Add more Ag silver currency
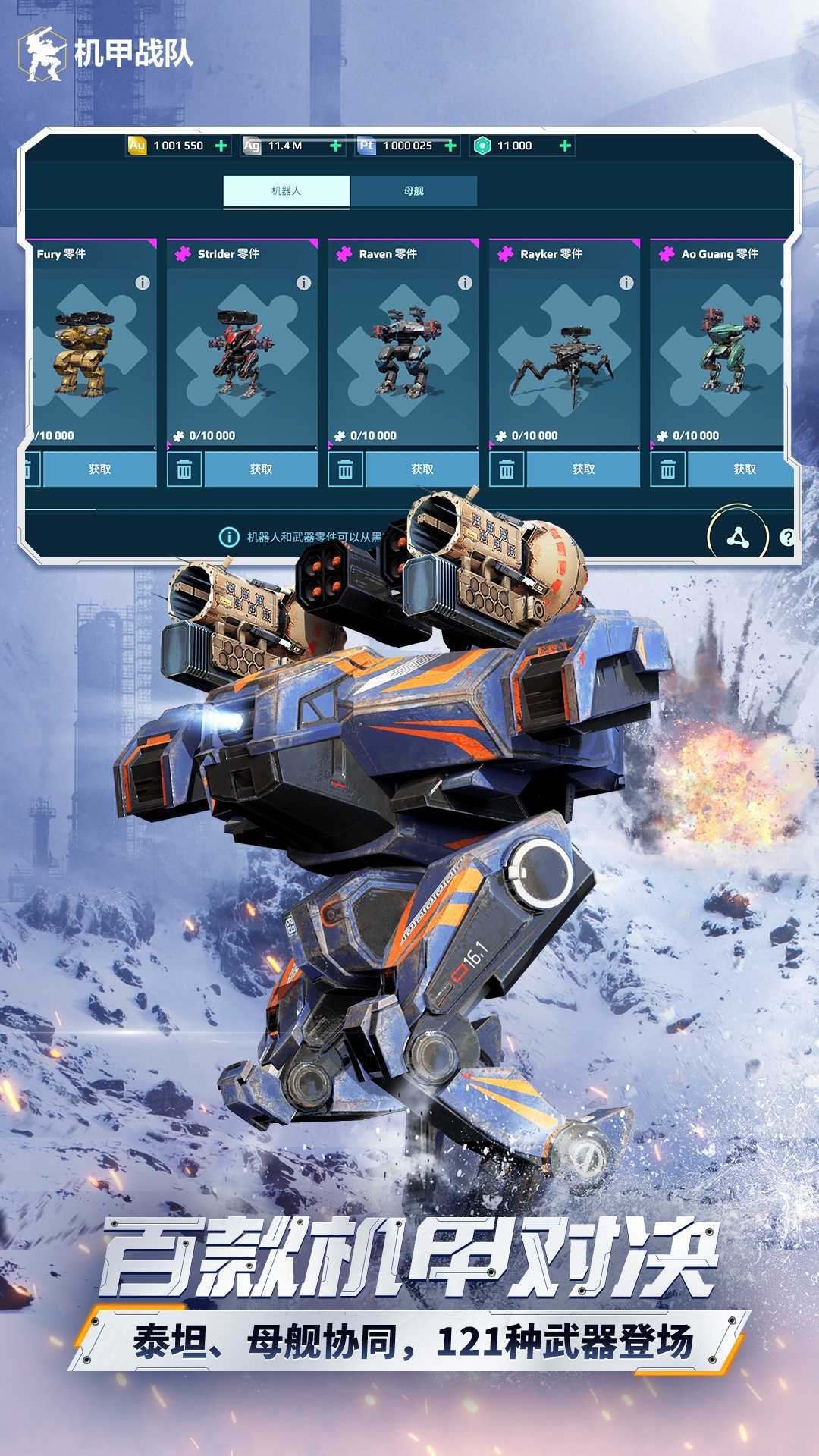Viewport: 819px width, 1456px height. pos(336,146)
